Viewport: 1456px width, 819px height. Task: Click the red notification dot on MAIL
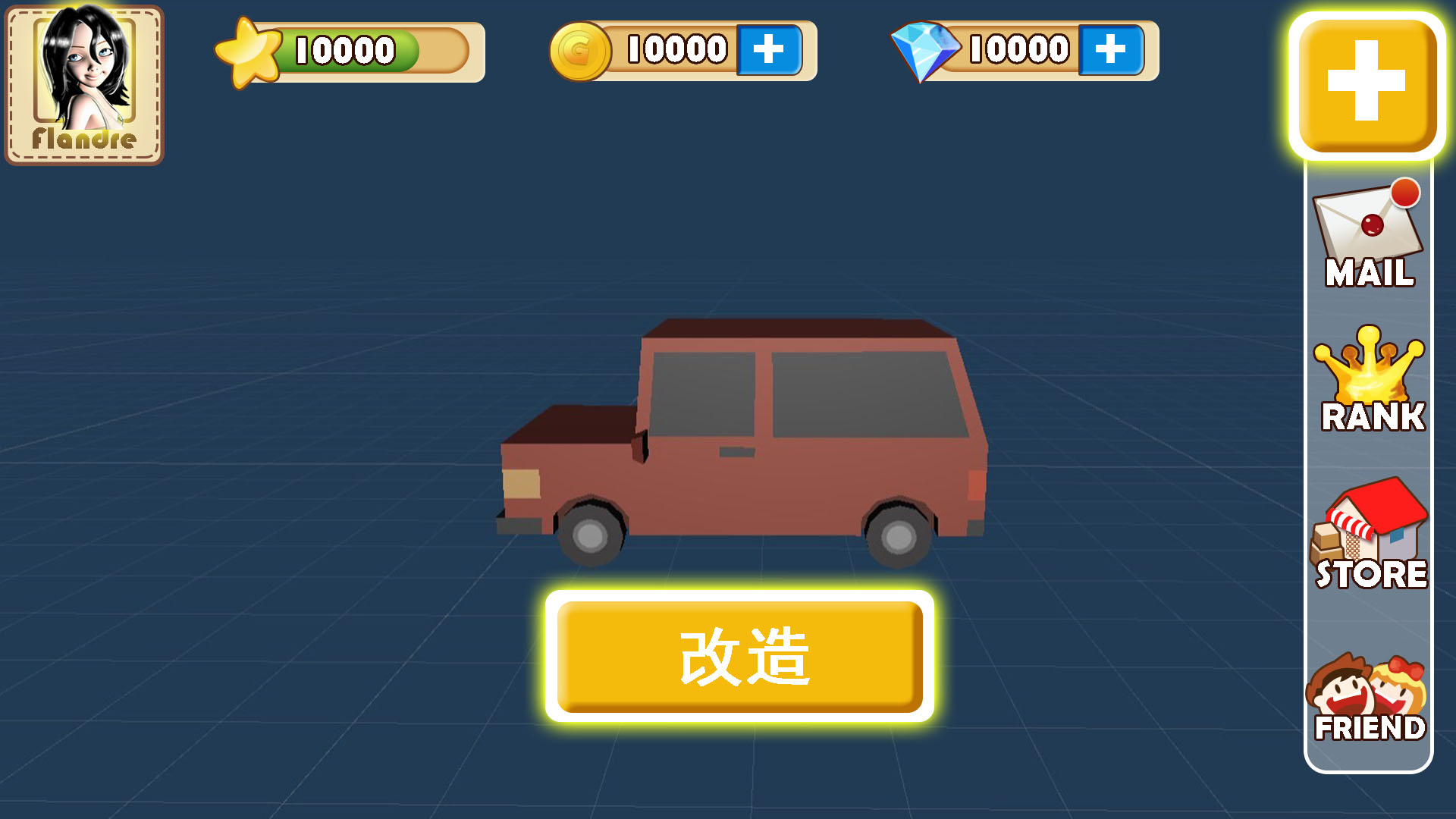pos(1406,196)
